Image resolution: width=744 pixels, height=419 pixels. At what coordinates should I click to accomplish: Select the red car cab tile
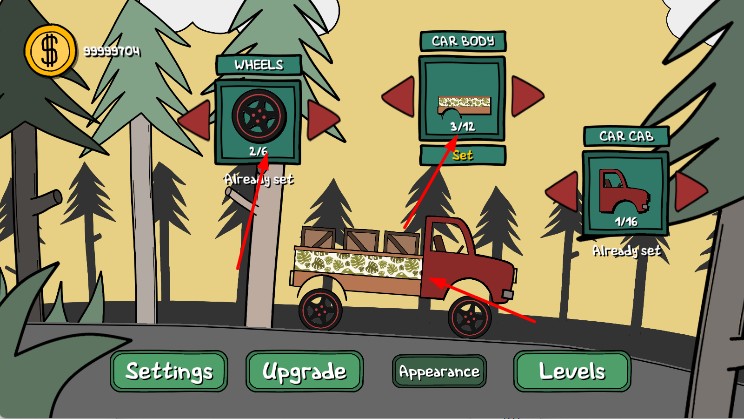pyautogui.click(x=626, y=192)
